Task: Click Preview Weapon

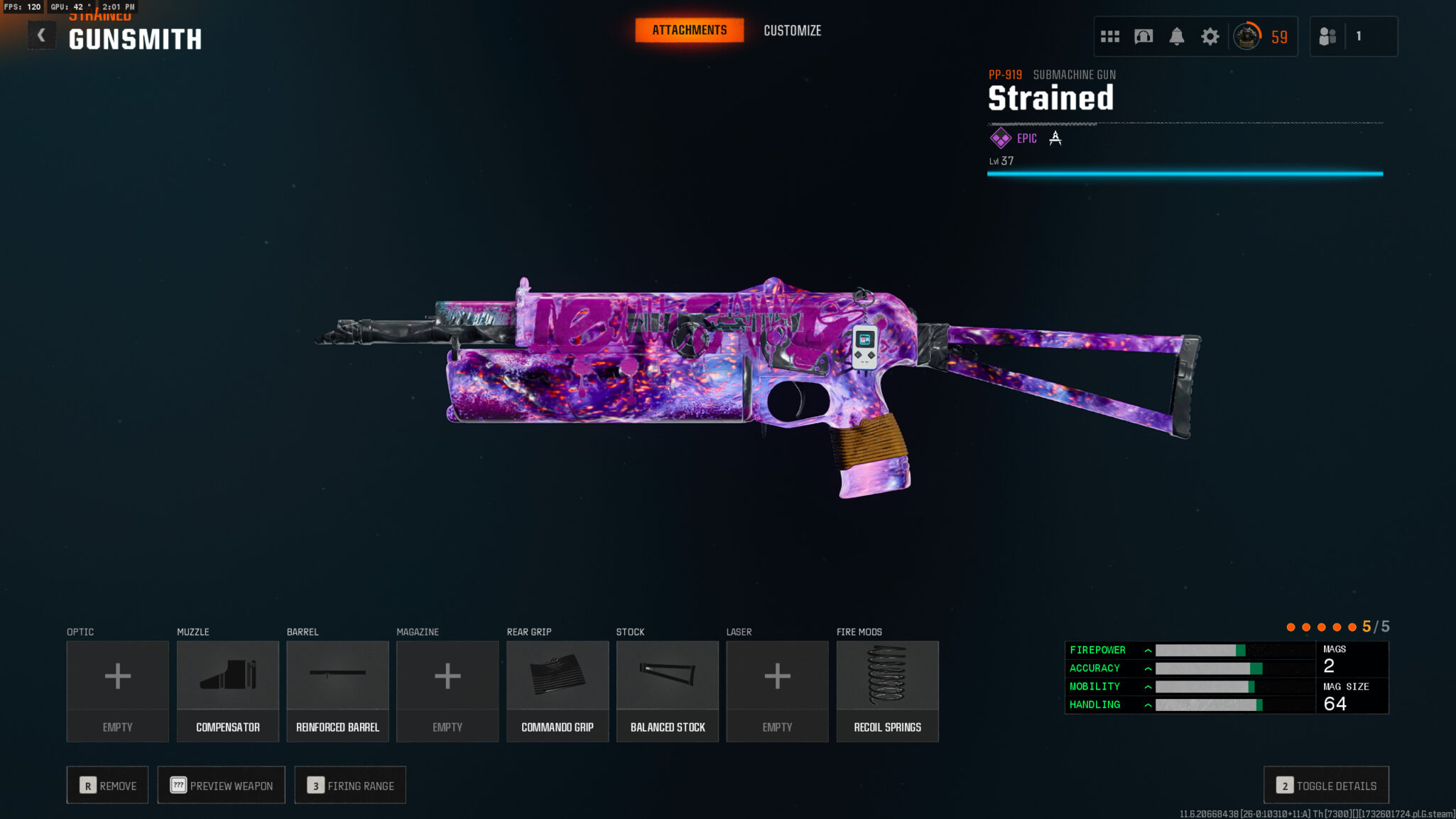Action: pos(221,785)
